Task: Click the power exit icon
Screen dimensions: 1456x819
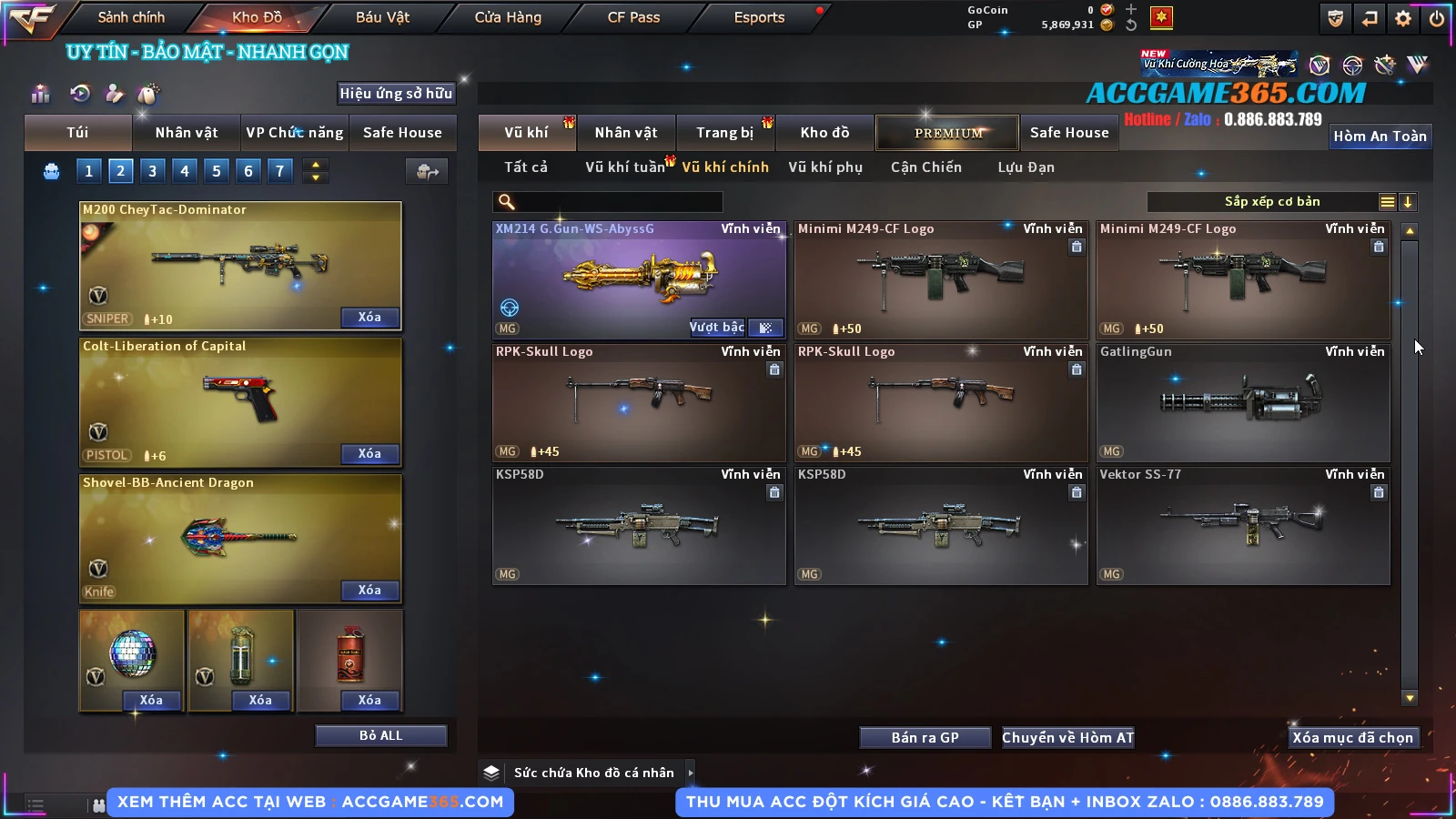Action: [1437, 18]
